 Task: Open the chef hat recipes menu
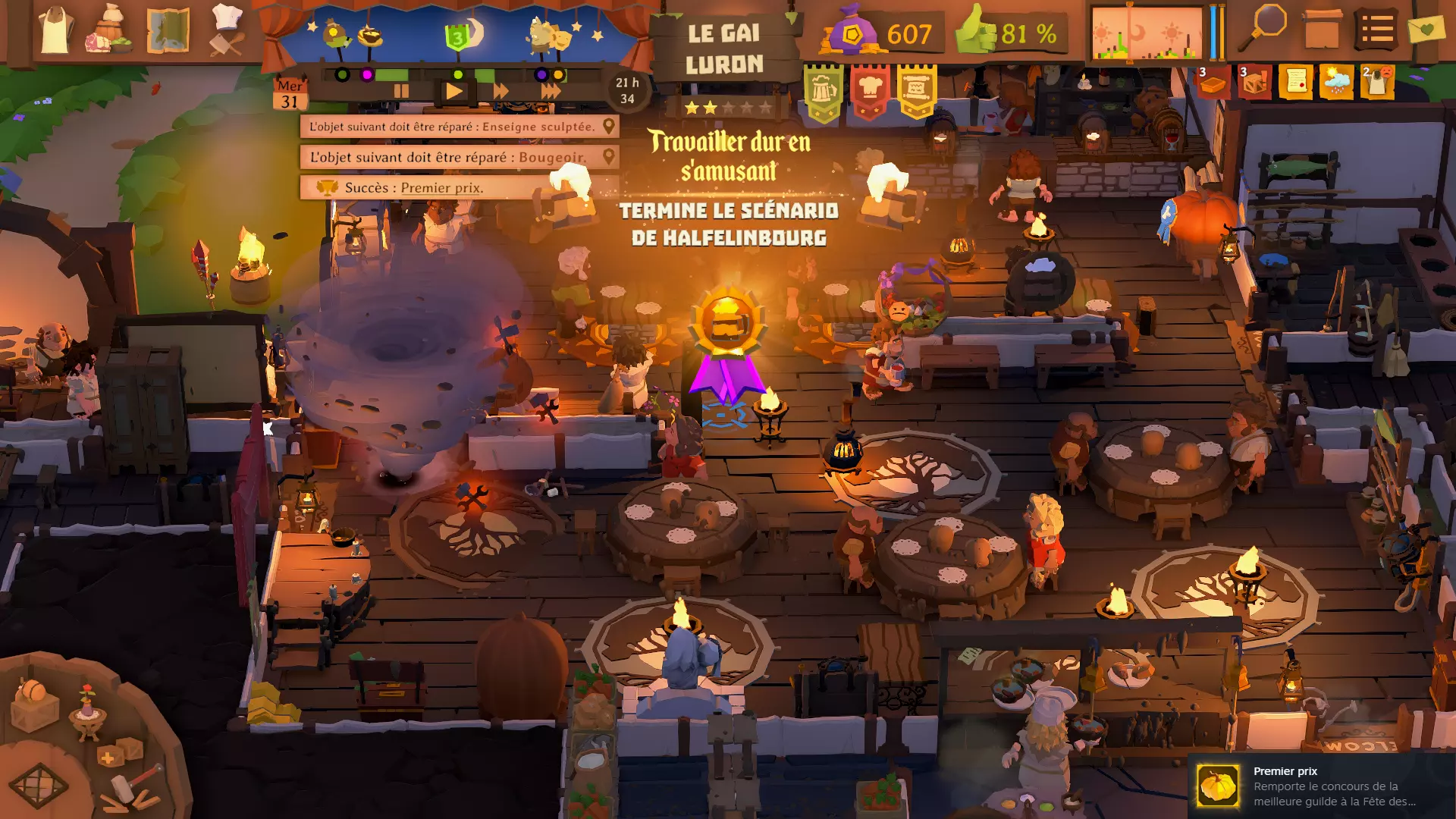pos(226,30)
